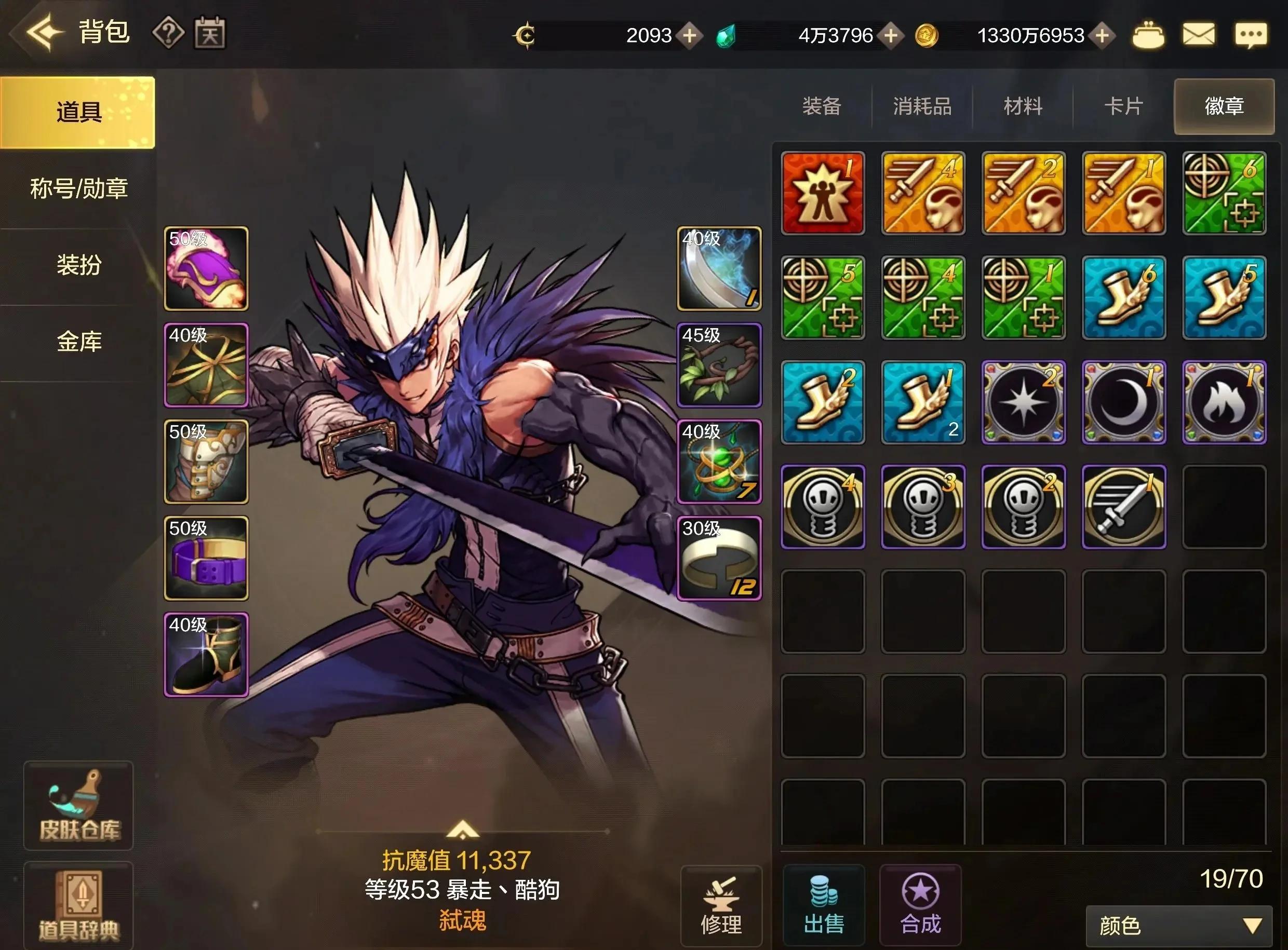Expand the 颜色 sort dropdown
The width and height of the screenshot is (1288, 950).
point(1177,926)
